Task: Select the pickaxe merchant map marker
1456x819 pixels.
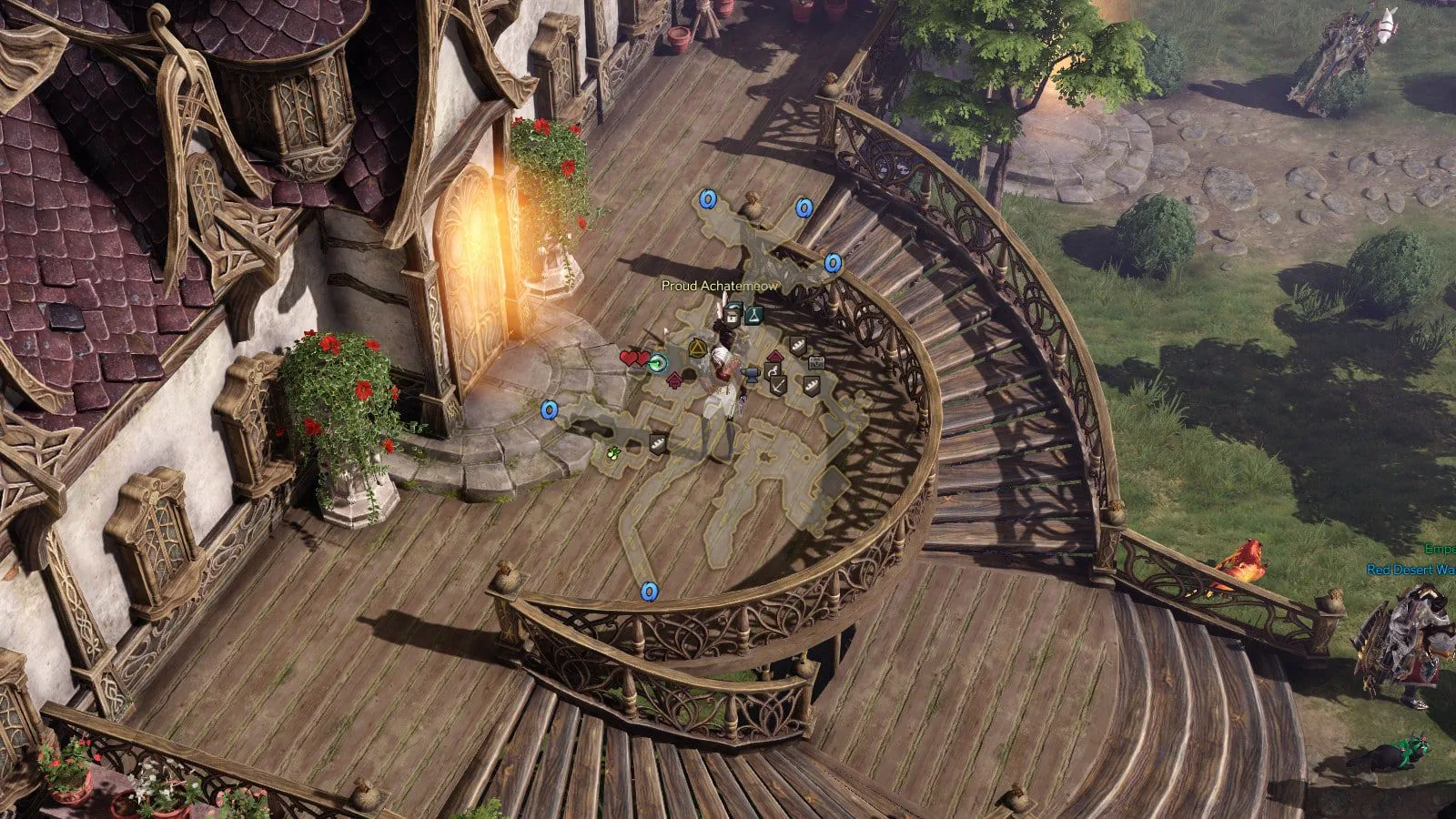Action: point(778,385)
